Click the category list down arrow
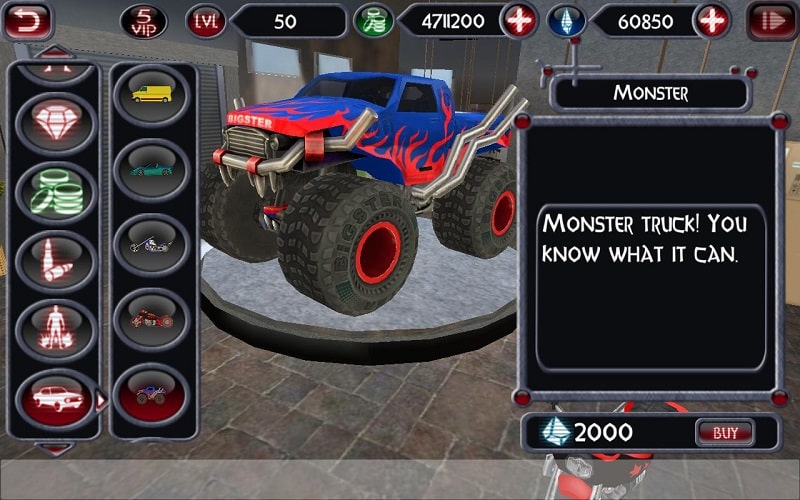The width and height of the screenshot is (800, 500). 57,449
